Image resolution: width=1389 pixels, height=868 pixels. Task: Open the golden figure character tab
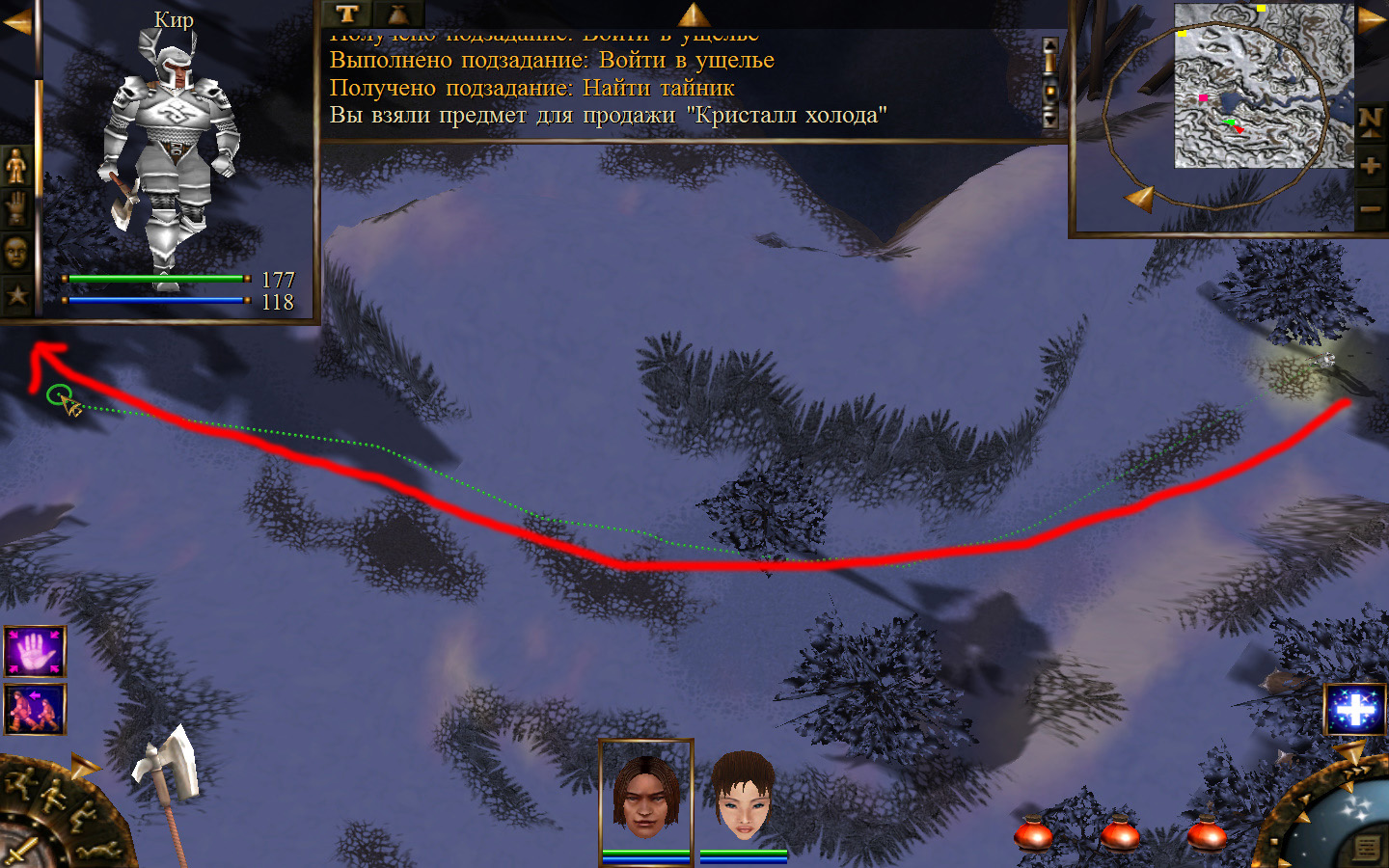16,167
